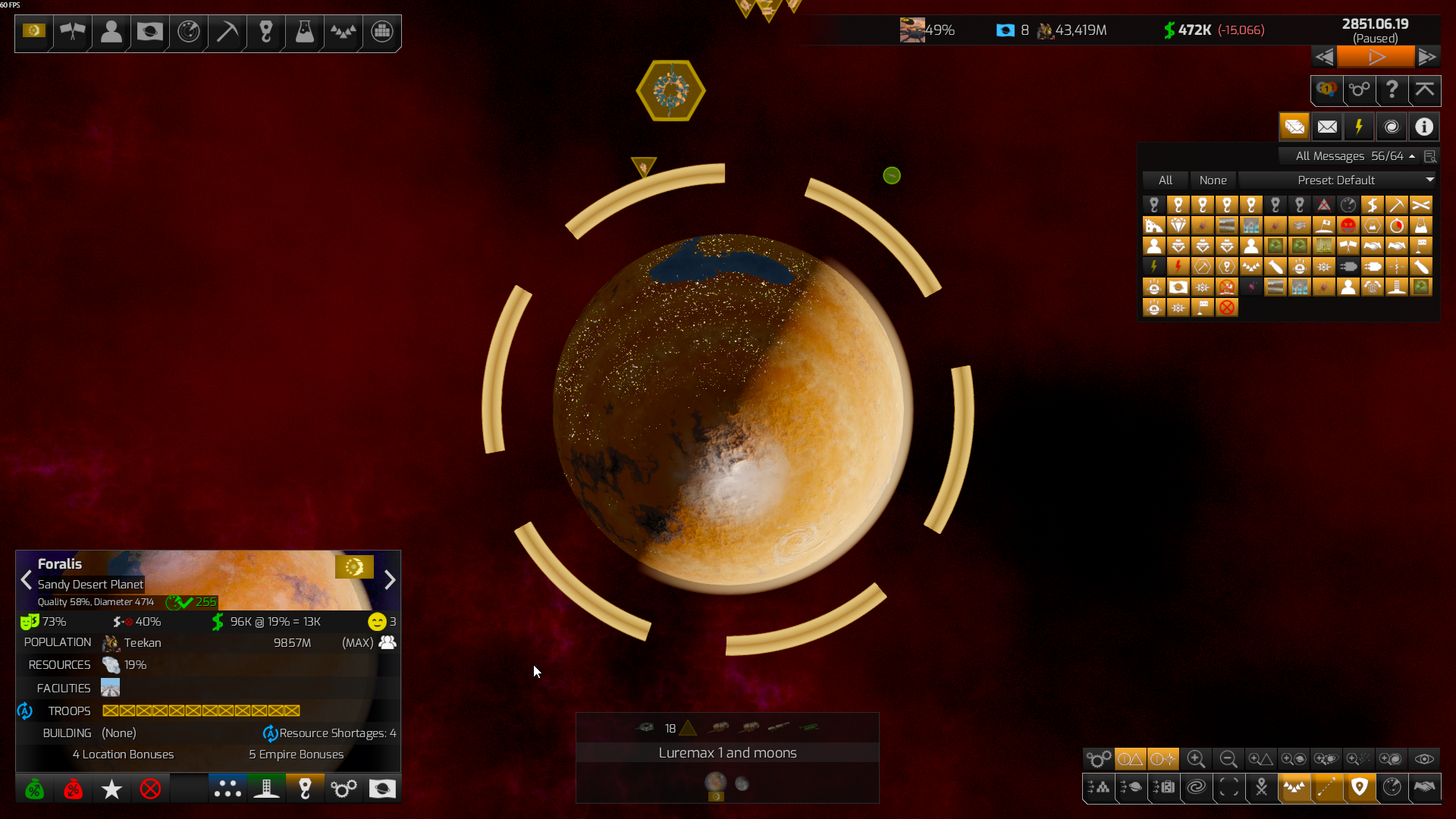Select the All message filter button
This screenshot has height=819, width=1456.
coord(1165,180)
